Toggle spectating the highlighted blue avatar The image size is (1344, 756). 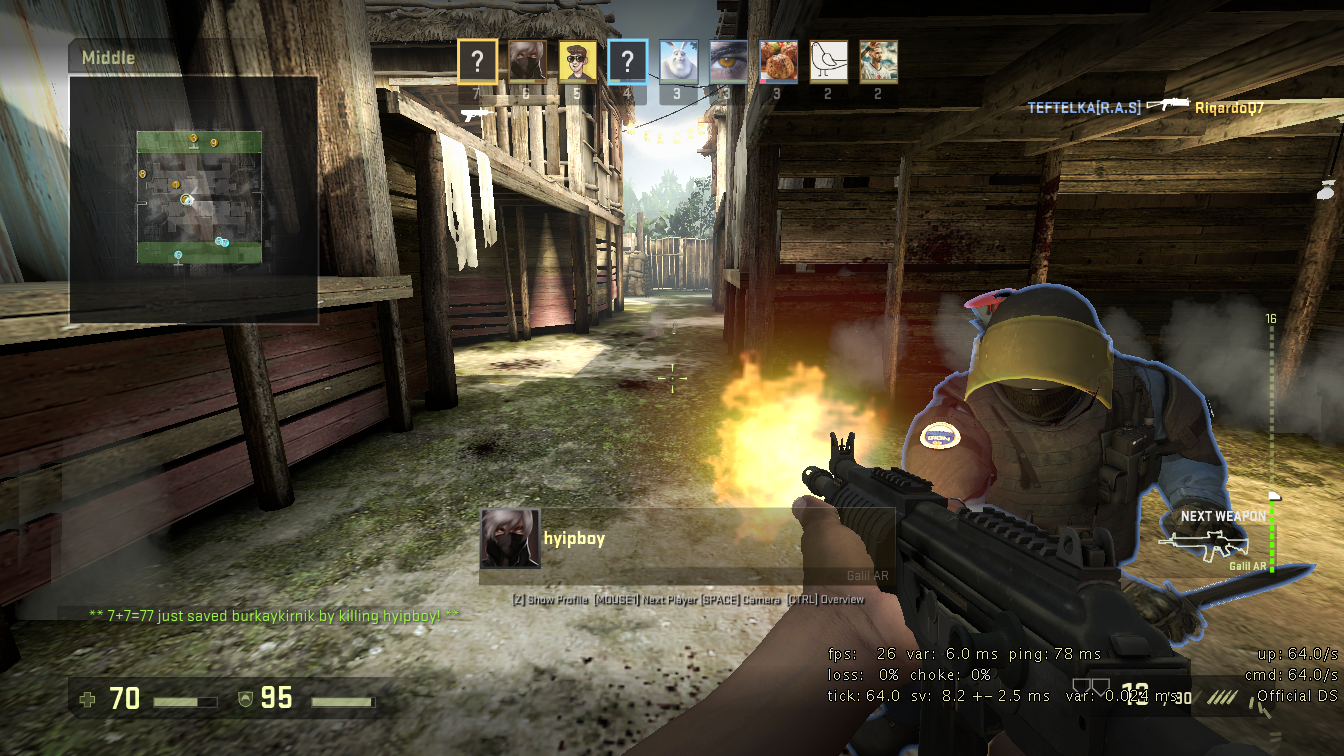(x=626, y=61)
